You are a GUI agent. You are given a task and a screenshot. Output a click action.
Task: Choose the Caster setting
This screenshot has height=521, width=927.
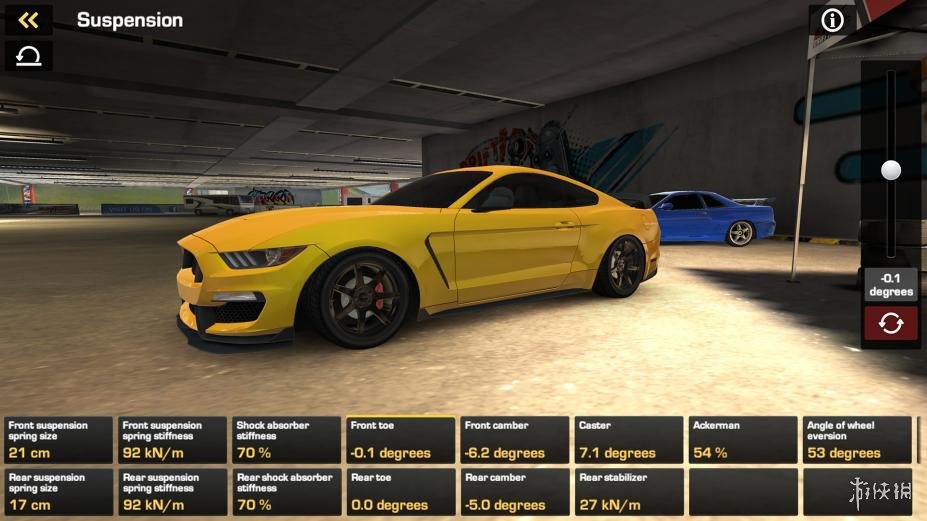629,440
